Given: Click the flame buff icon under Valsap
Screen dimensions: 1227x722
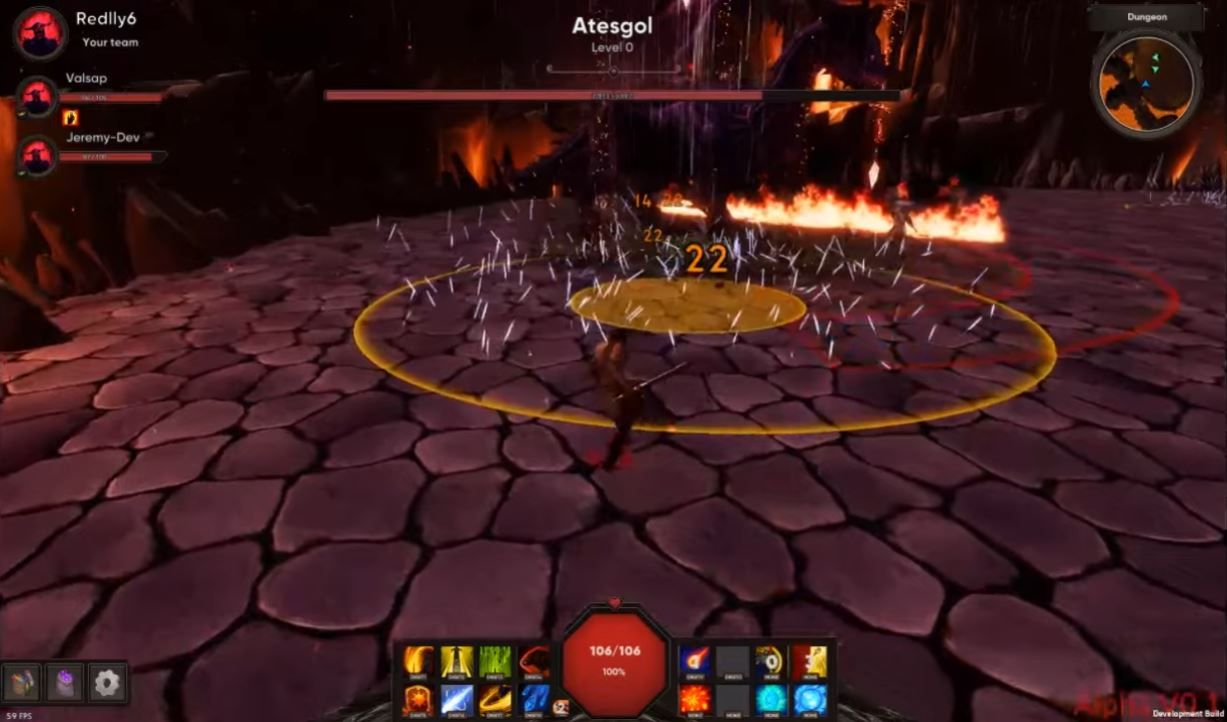Looking at the screenshot, I should click(71, 118).
